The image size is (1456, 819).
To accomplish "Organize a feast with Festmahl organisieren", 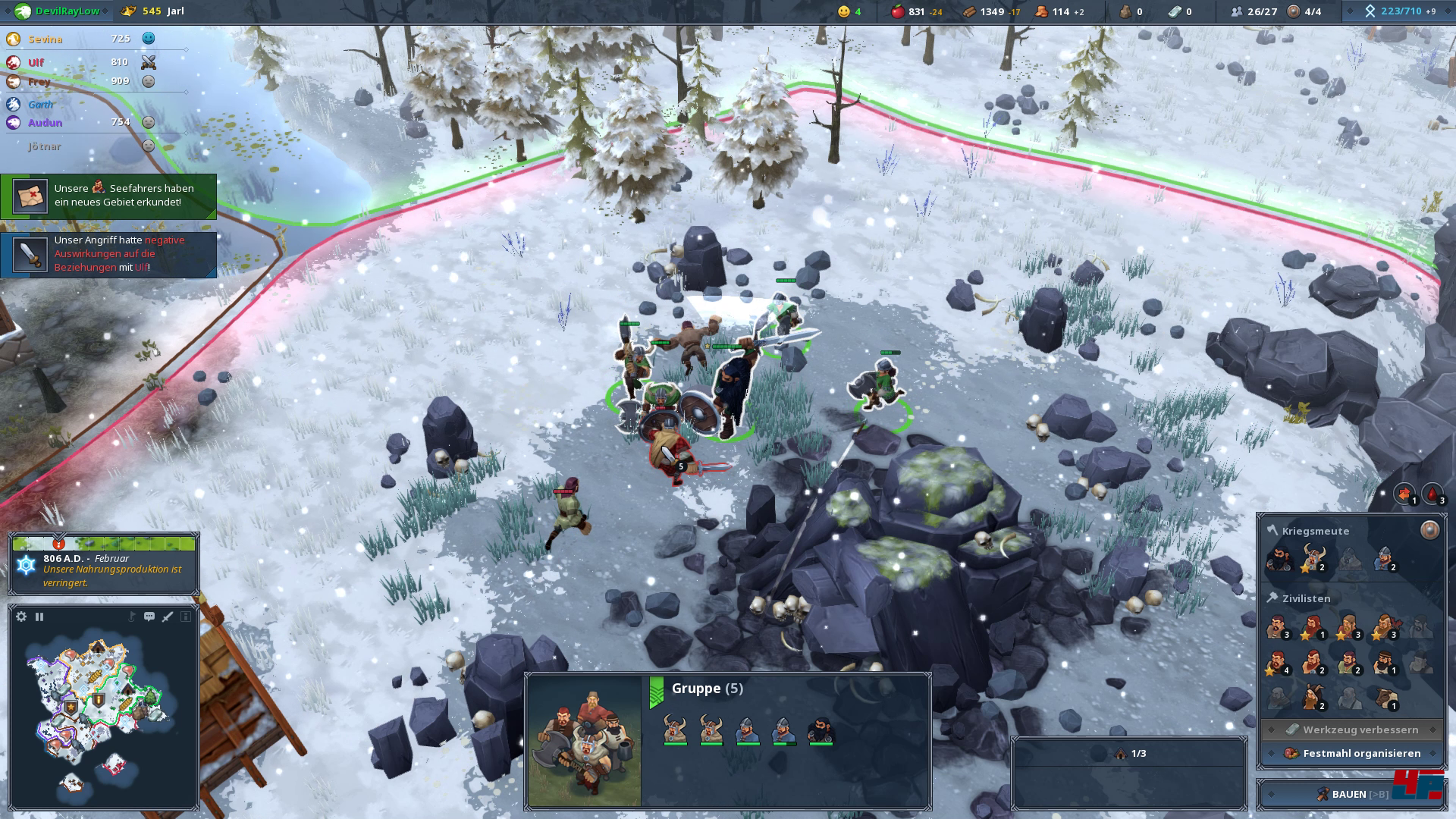I will (1352, 753).
